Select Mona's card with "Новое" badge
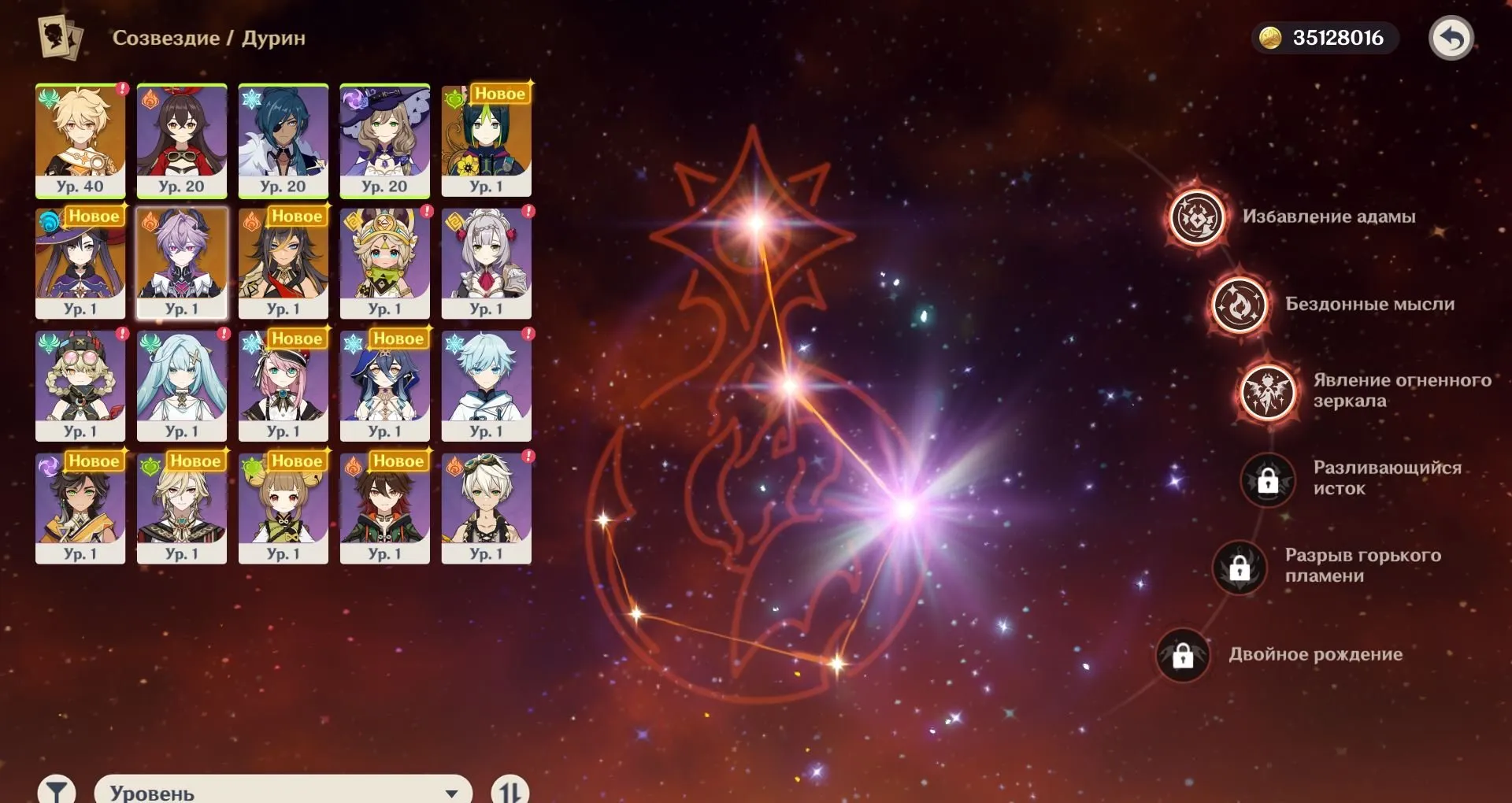This screenshot has height=803, width=1512. [x=79, y=264]
